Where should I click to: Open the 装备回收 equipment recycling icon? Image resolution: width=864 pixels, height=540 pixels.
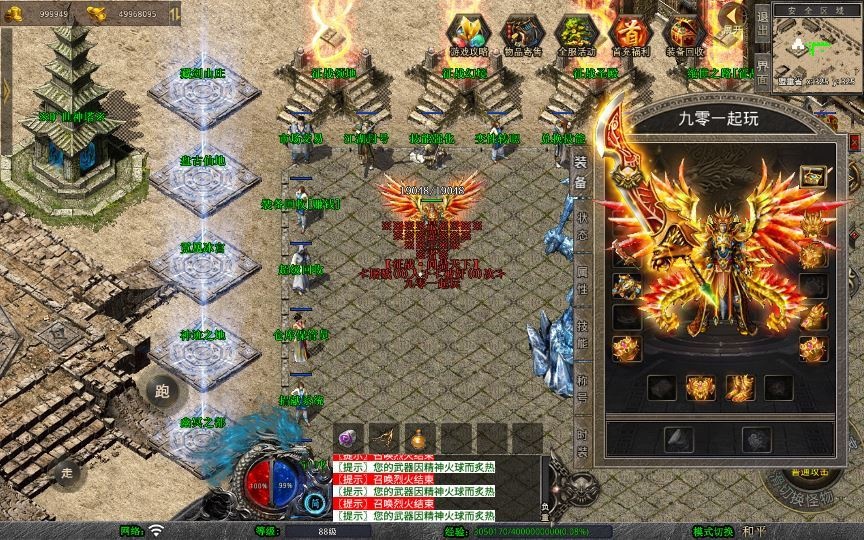tap(685, 36)
